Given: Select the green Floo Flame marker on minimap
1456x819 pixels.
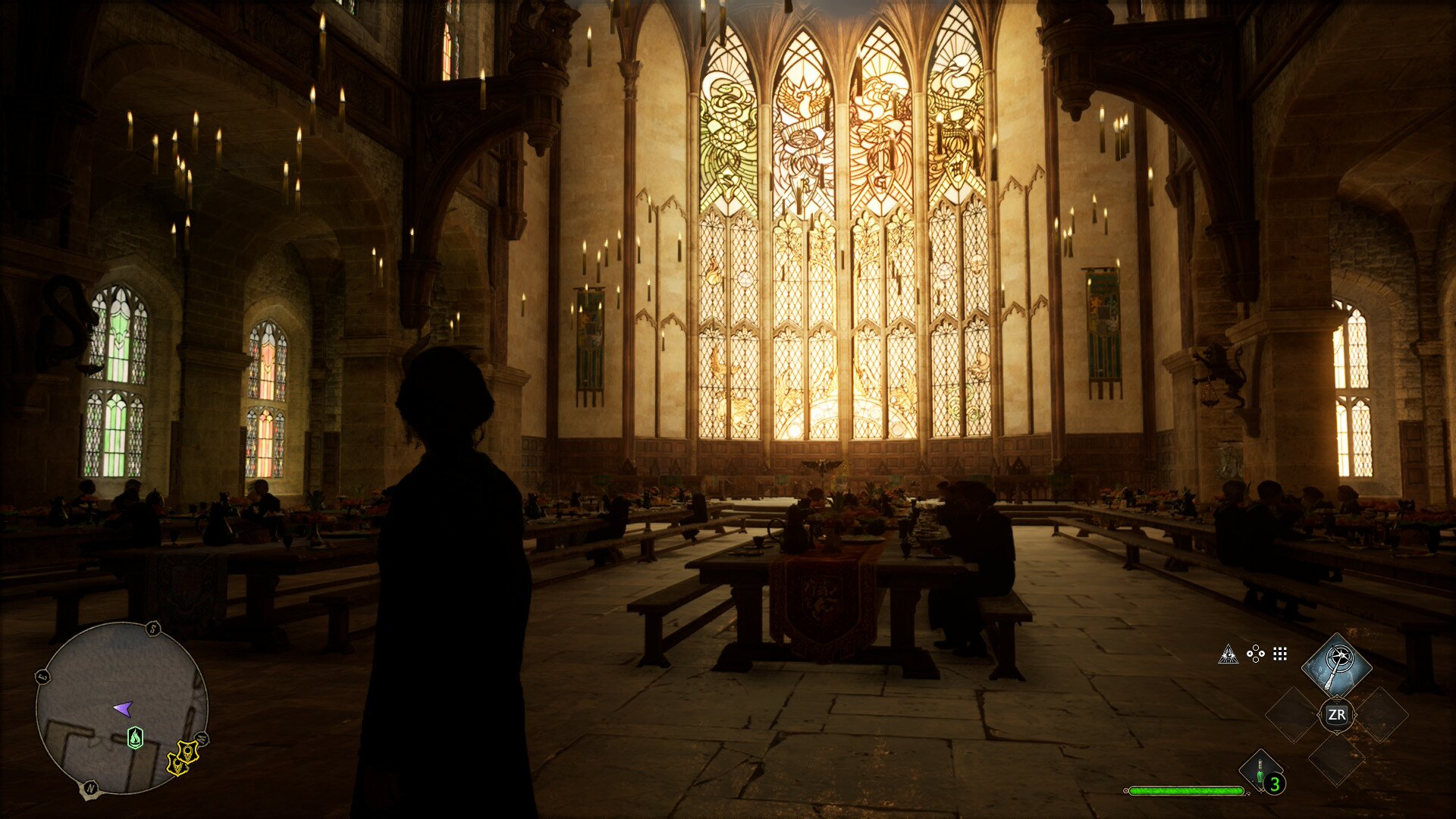Looking at the screenshot, I should coord(135,737).
